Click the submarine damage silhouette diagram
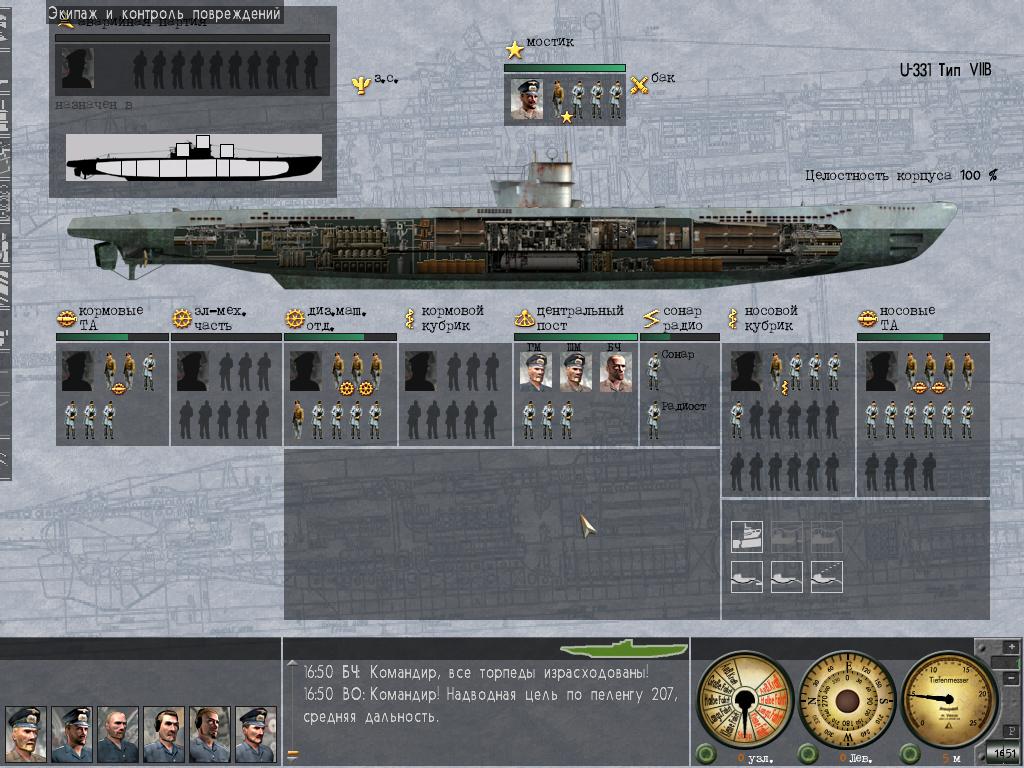 point(194,158)
